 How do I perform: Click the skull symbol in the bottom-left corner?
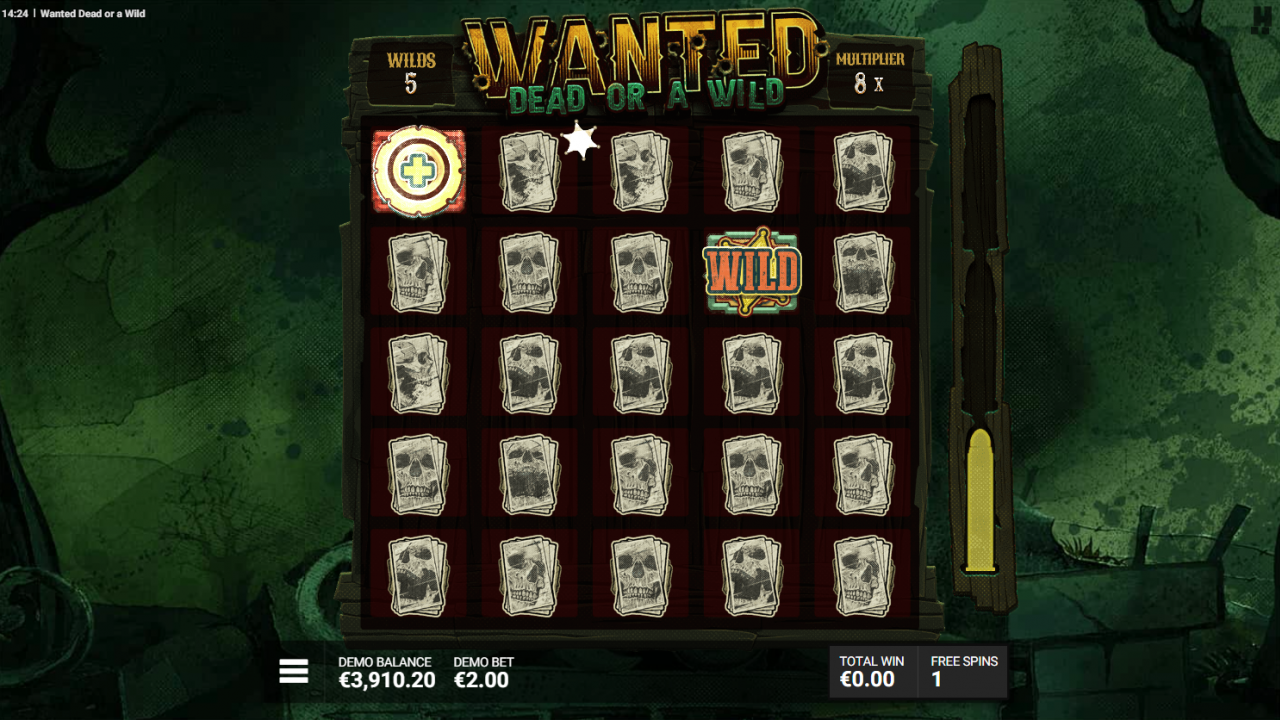click(417, 575)
